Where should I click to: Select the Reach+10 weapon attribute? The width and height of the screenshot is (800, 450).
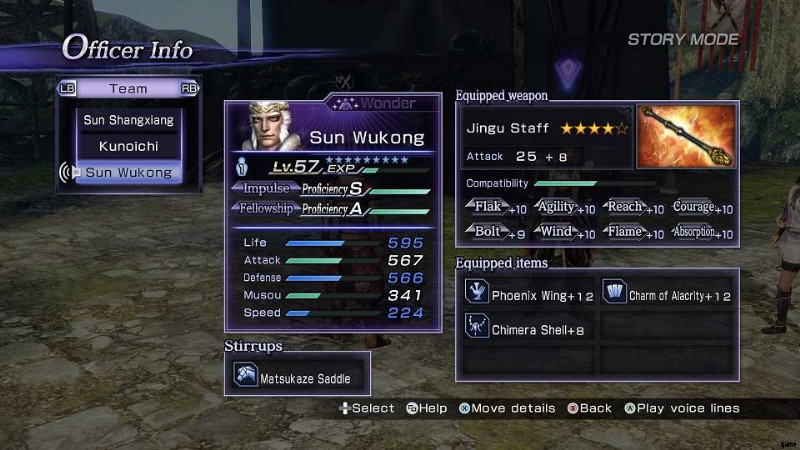633,208
